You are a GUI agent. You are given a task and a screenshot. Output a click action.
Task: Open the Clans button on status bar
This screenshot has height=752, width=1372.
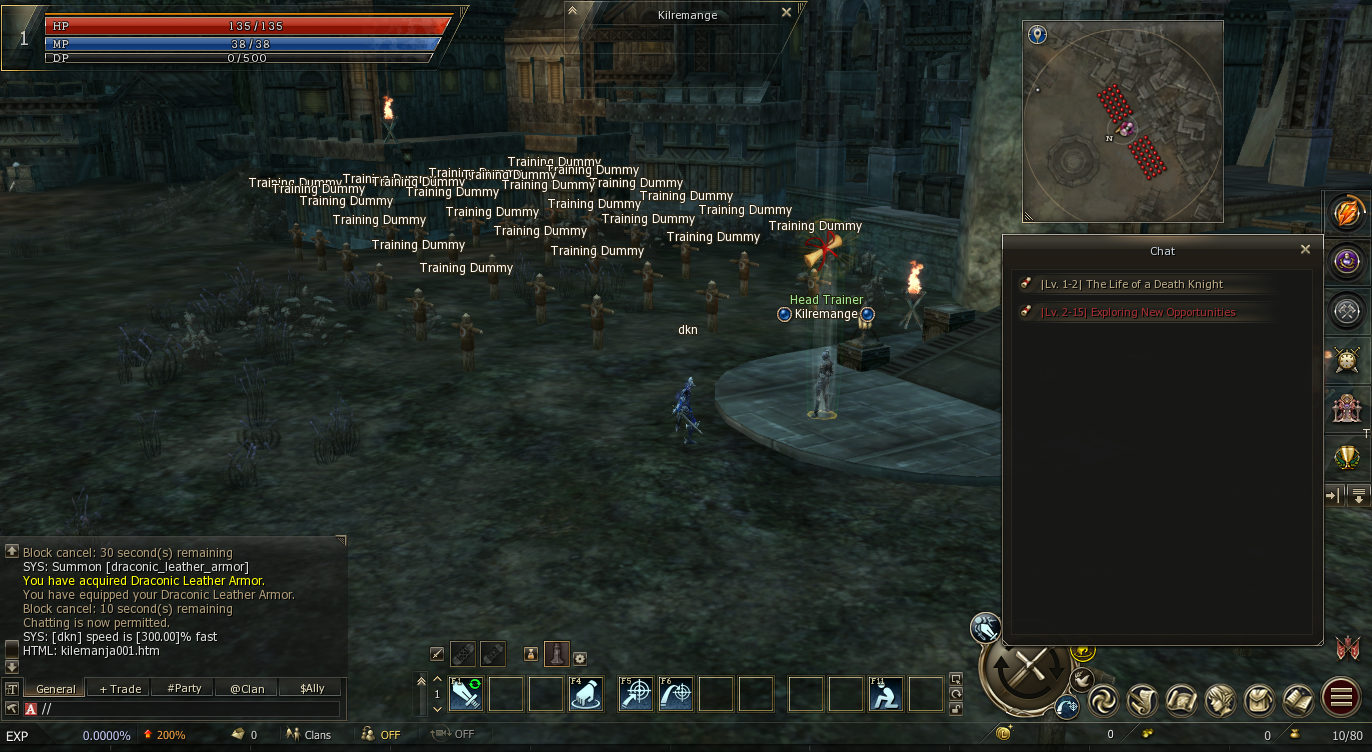pyautogui.click(x=308, y=735)
